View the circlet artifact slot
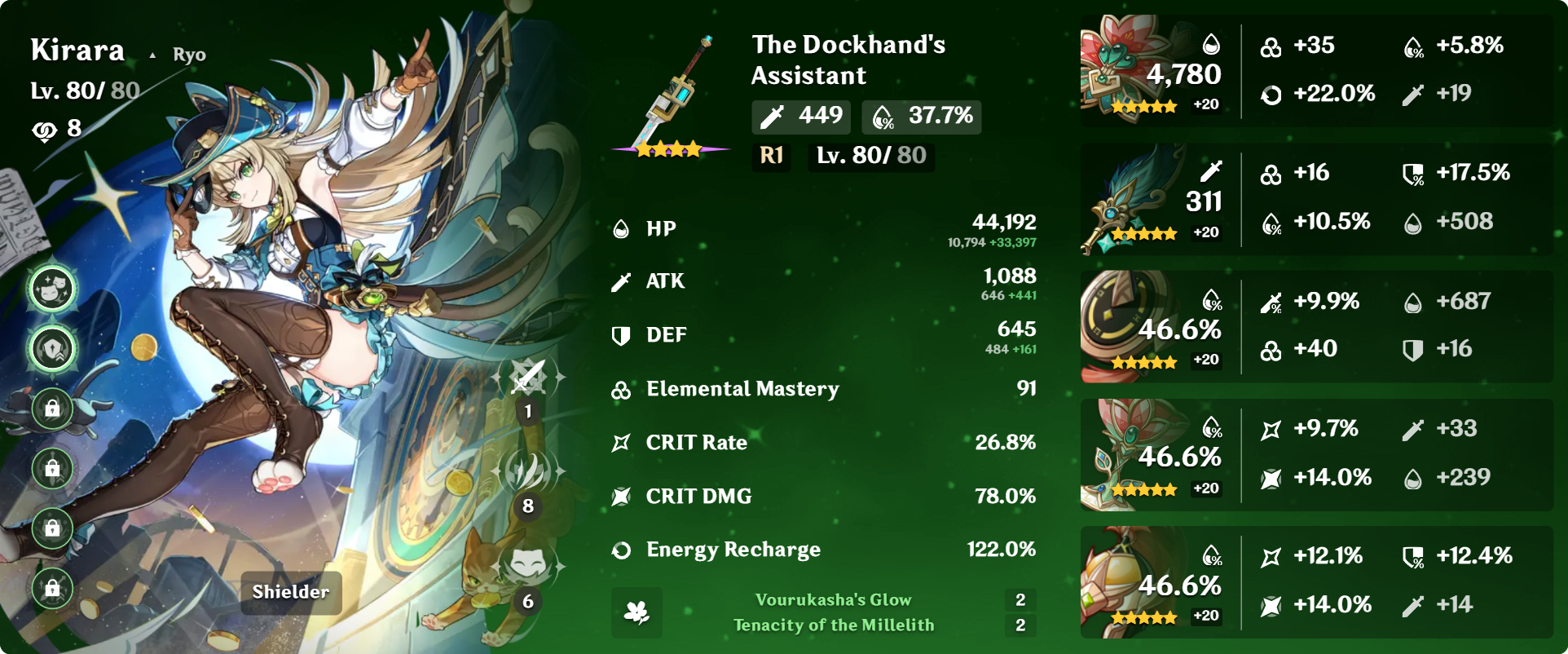Image resolution: width=1568 pixels, height=654 pixels. (1129, 582)
